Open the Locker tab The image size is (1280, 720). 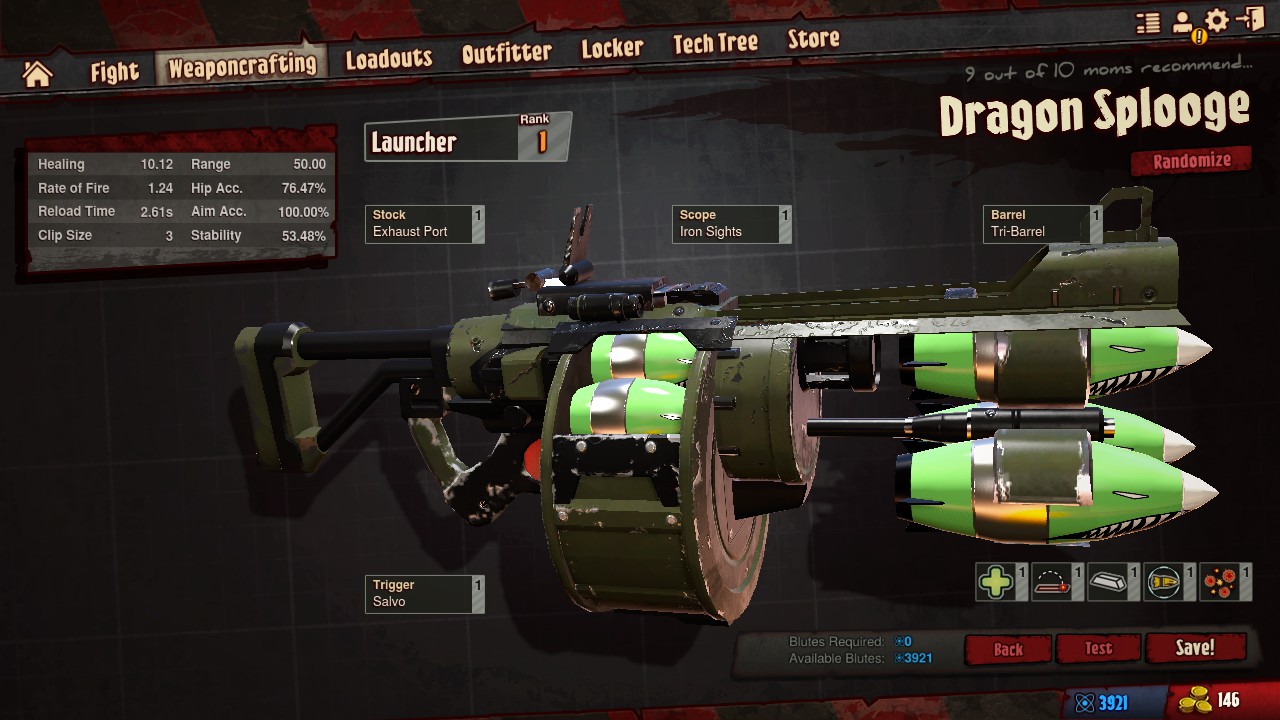(x=612, y=48)
